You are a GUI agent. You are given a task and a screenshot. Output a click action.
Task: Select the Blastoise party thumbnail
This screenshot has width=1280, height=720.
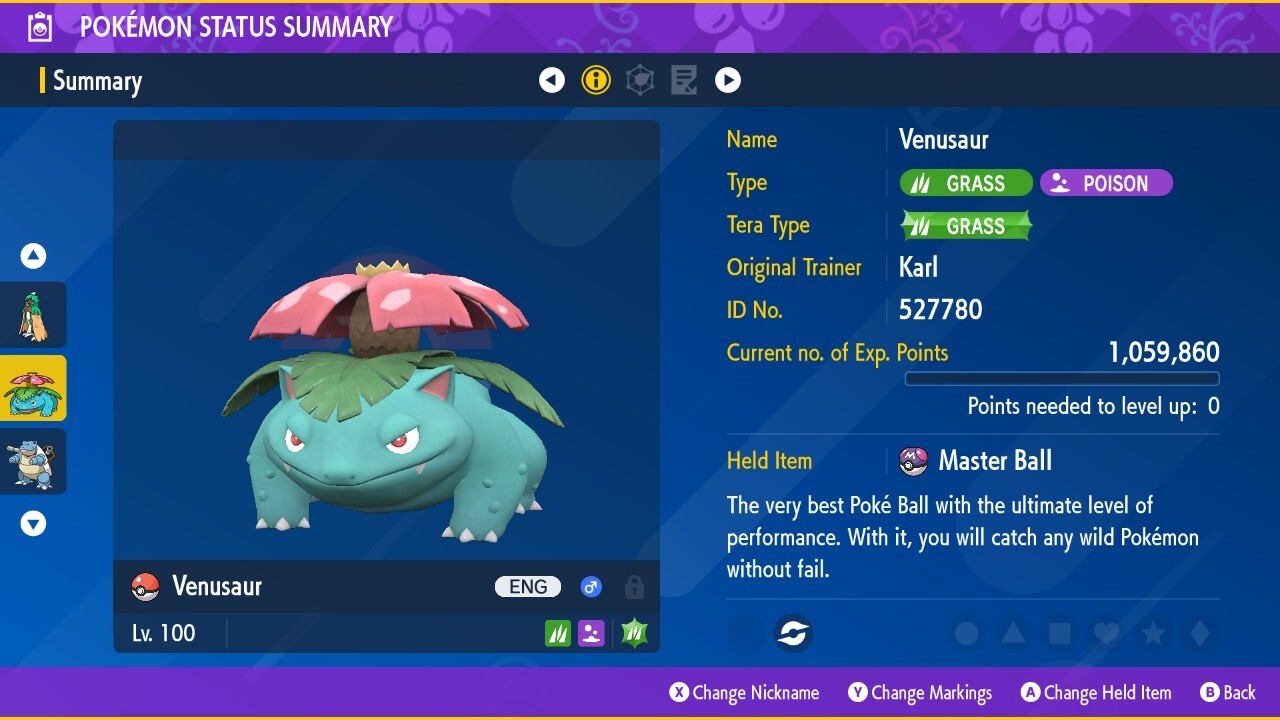coord(33,461)
